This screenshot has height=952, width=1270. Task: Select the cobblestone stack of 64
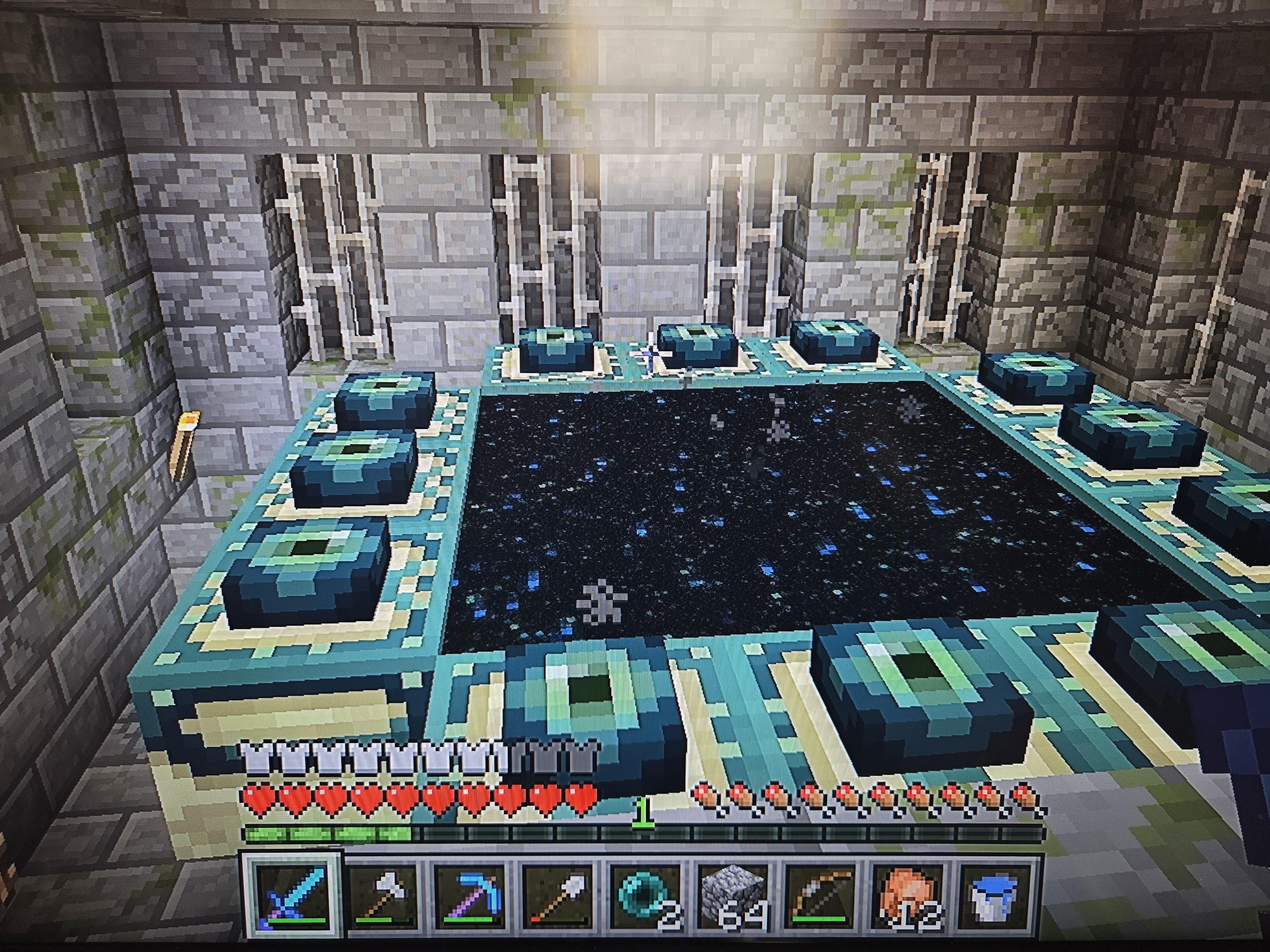[x=732, y=899]
